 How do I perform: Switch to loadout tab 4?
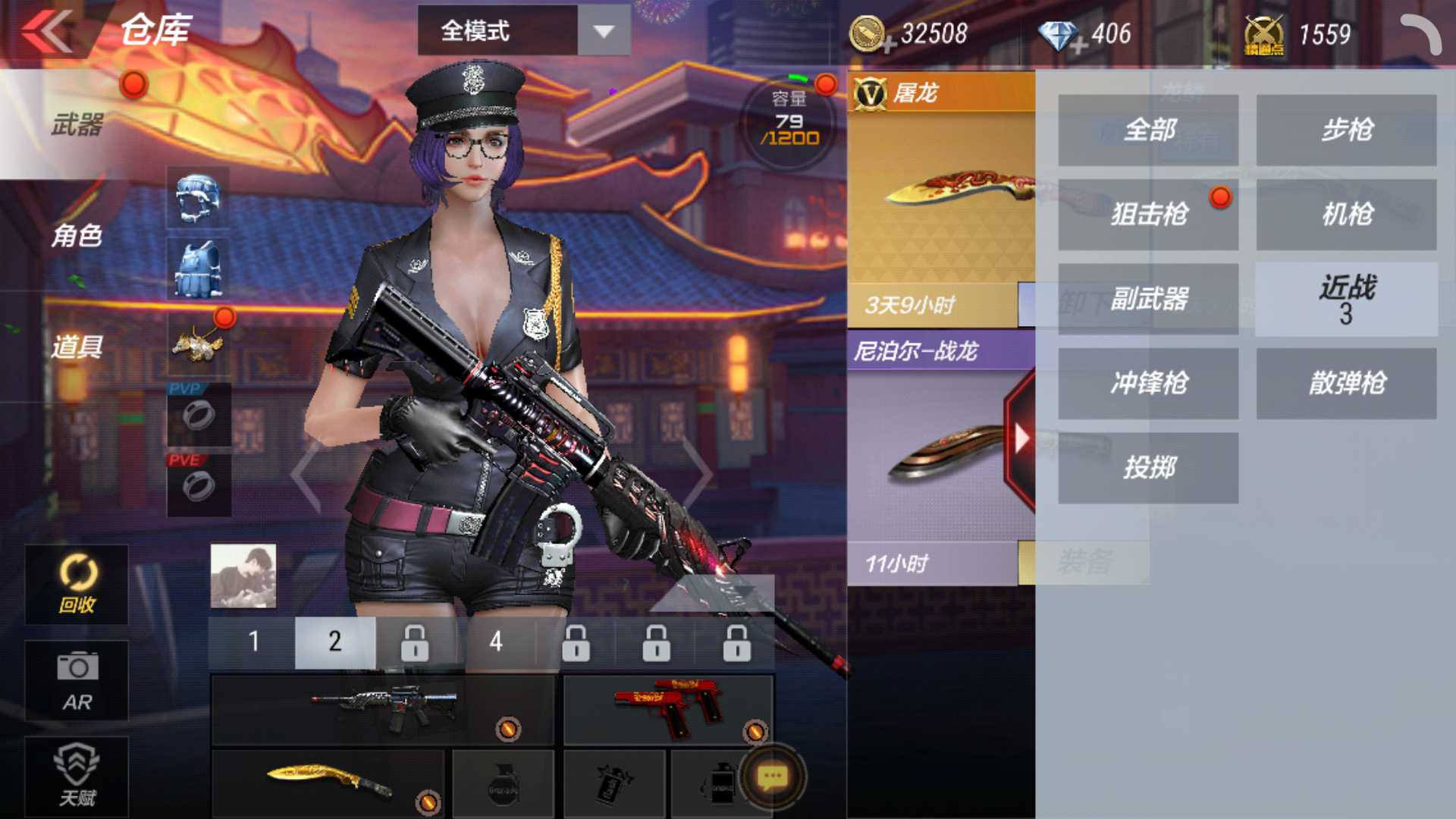495,642
